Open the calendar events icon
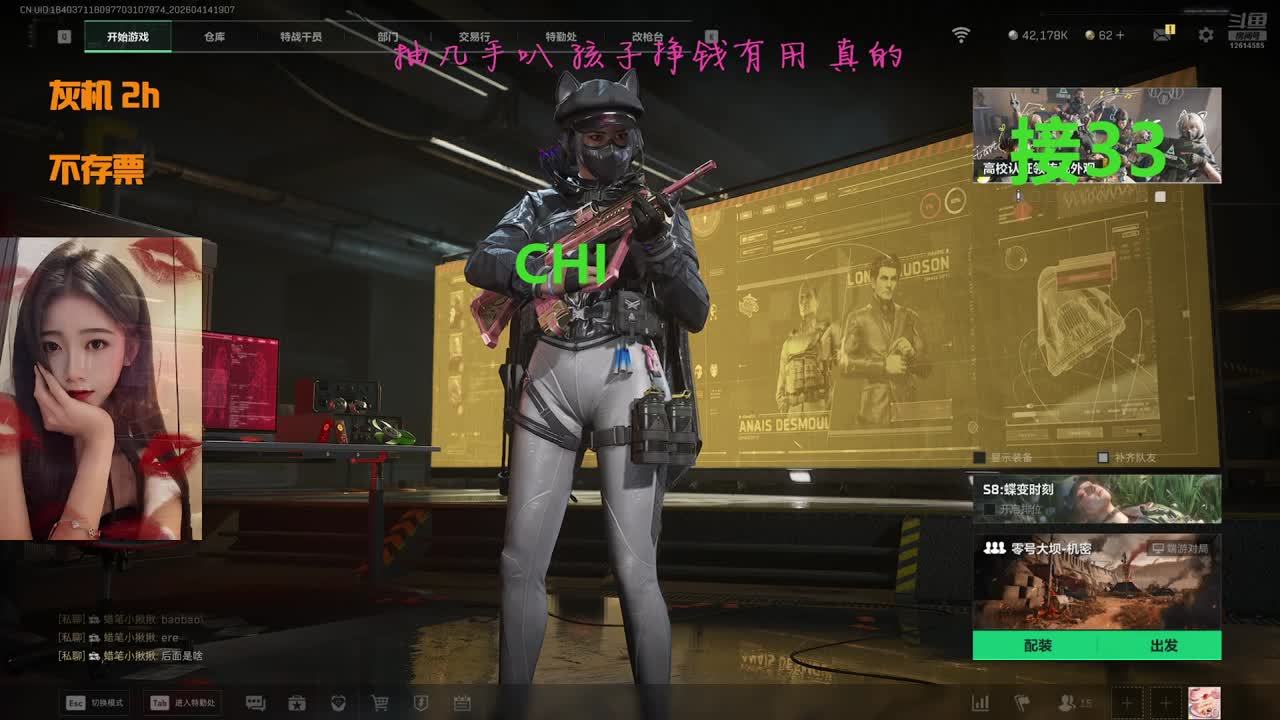 [462, 703]
